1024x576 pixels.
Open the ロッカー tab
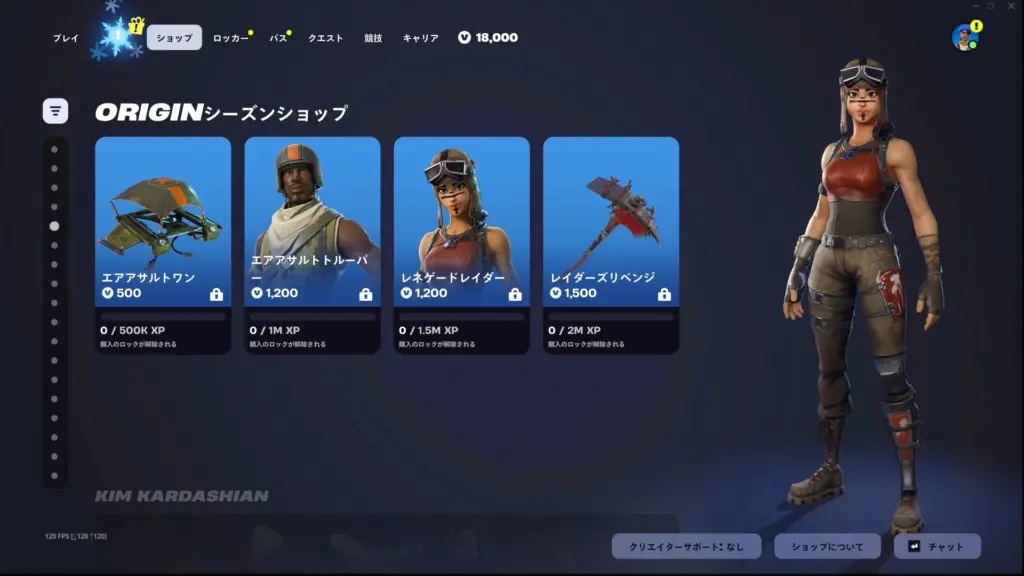pyautogui.click(x=230, y=38)
